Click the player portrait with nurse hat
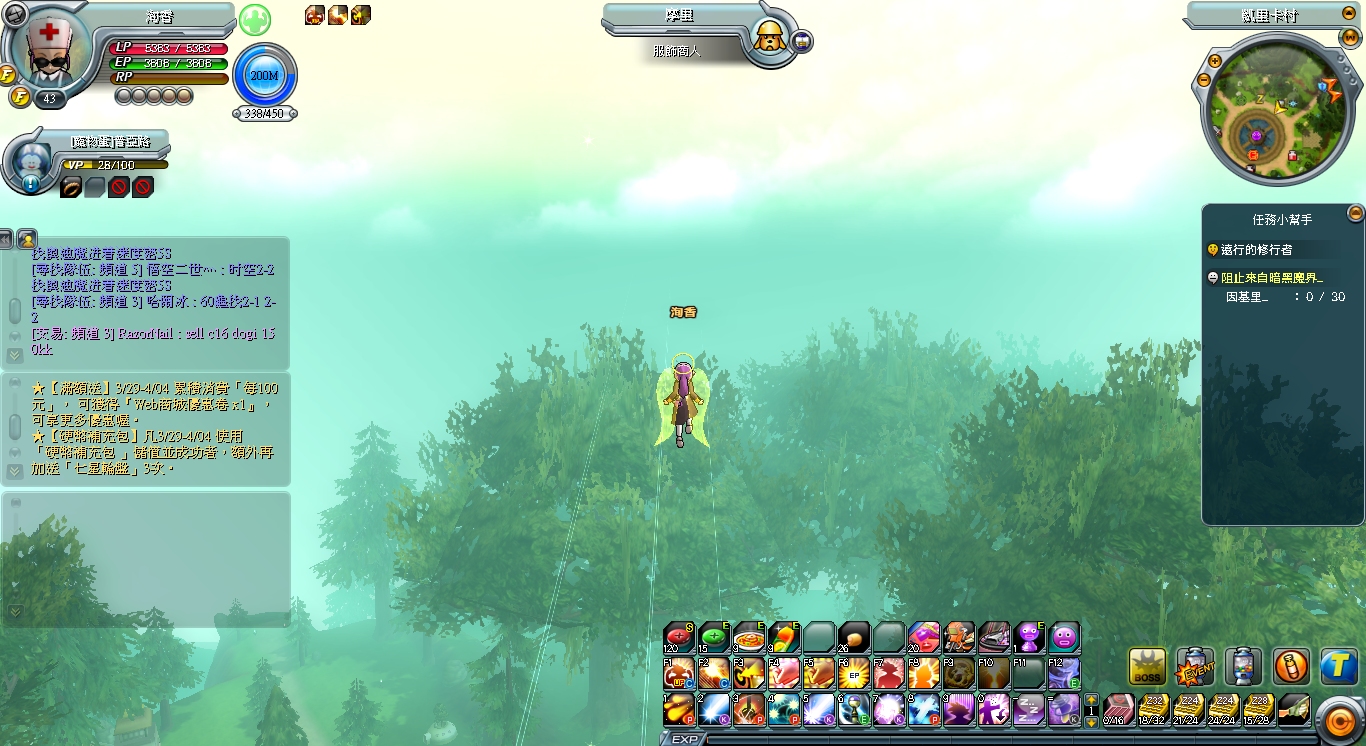This screenshot has width=1366, height=746. [x=46, y=53]
